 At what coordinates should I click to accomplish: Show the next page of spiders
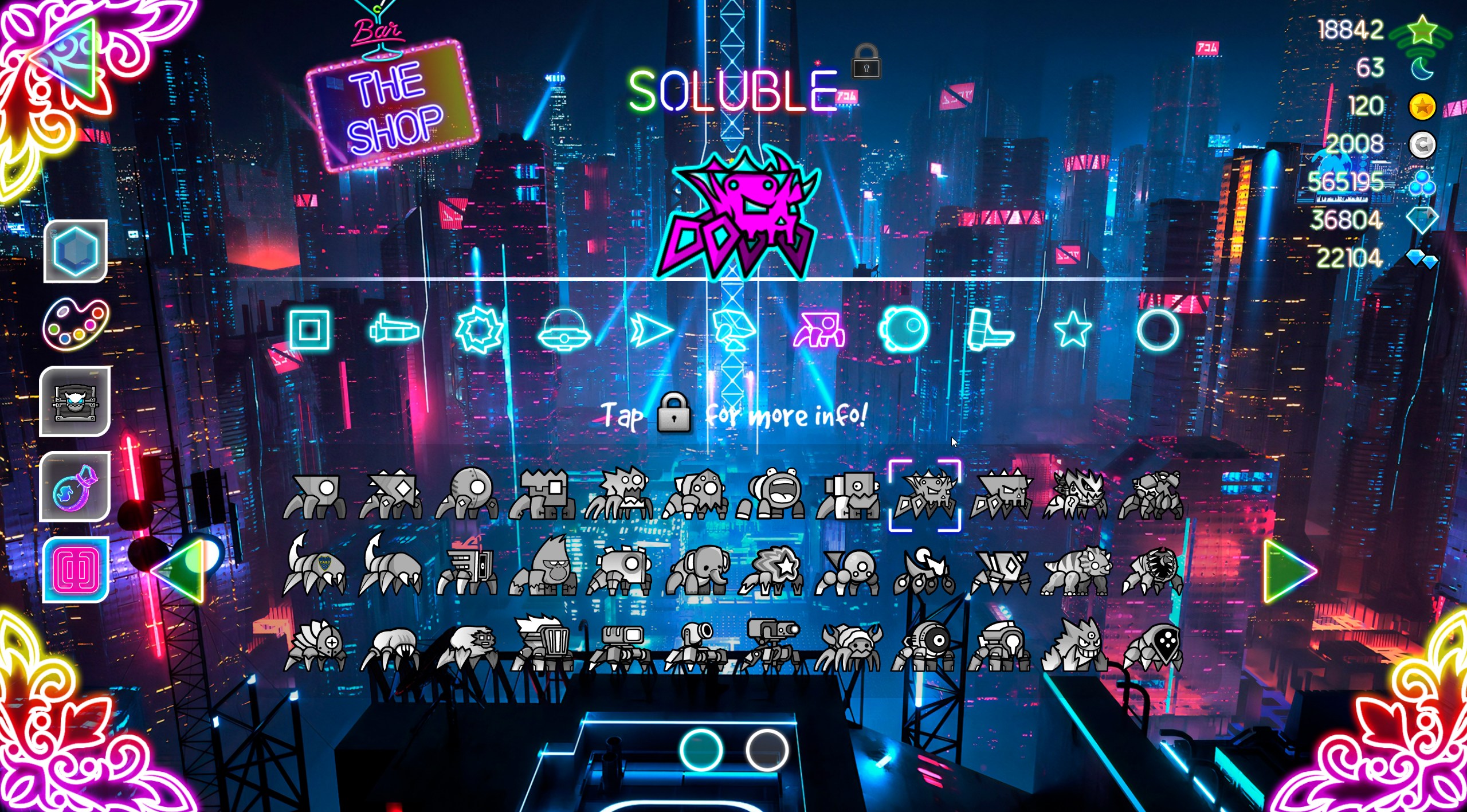coord(1289,571)
